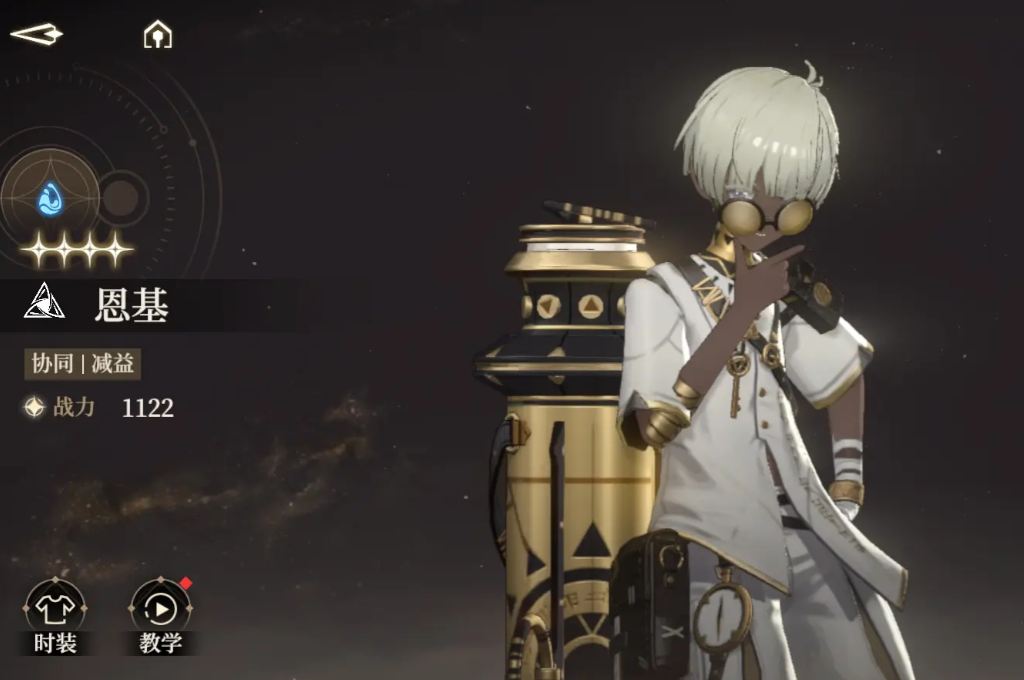Select the blue water element icon

click(x=50, y=198)
